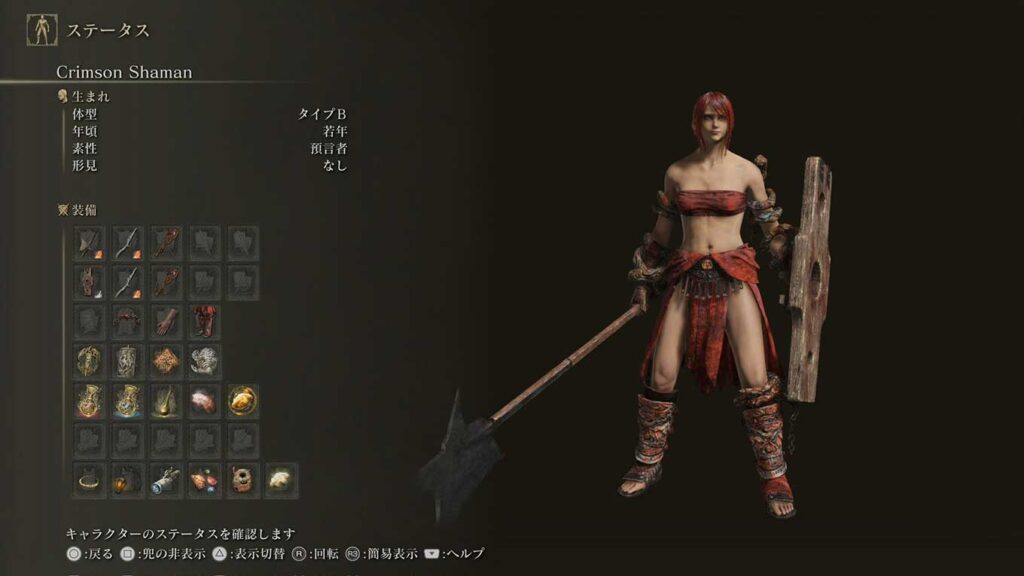Select the golden orb in ring slot

tap(243, 401)
